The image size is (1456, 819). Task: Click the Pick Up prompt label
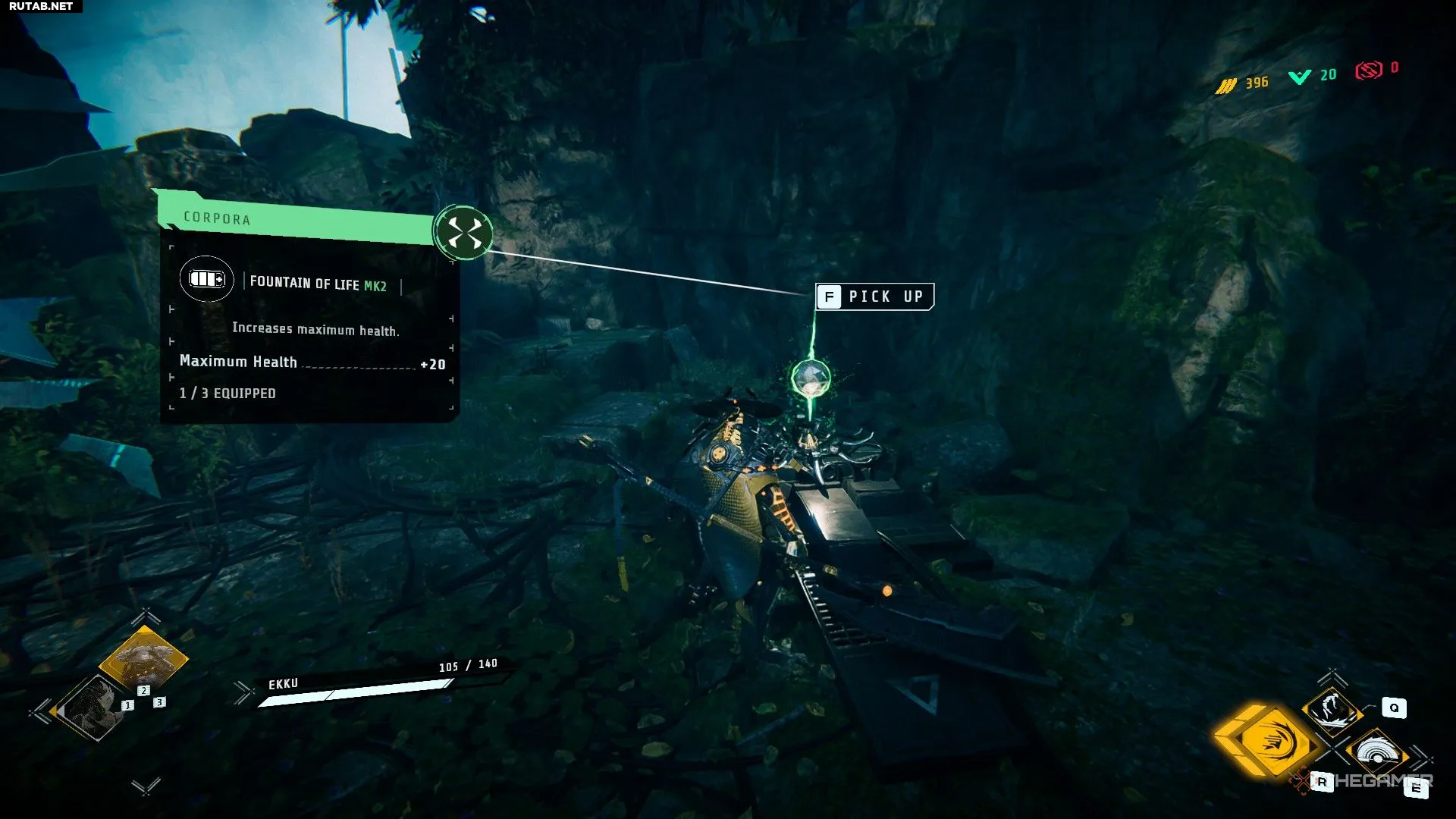(874, 297)
